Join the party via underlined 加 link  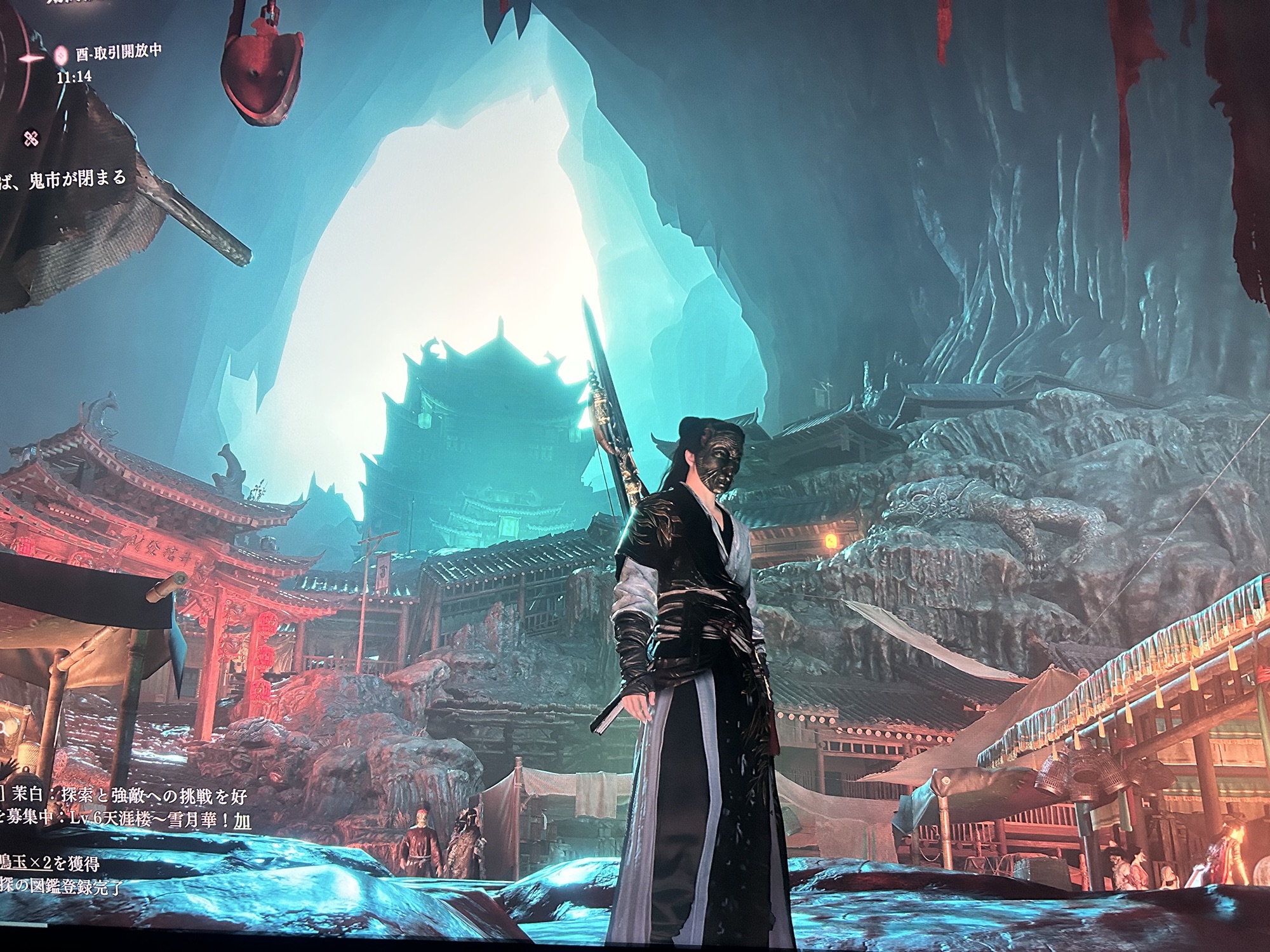click(242, 821)
